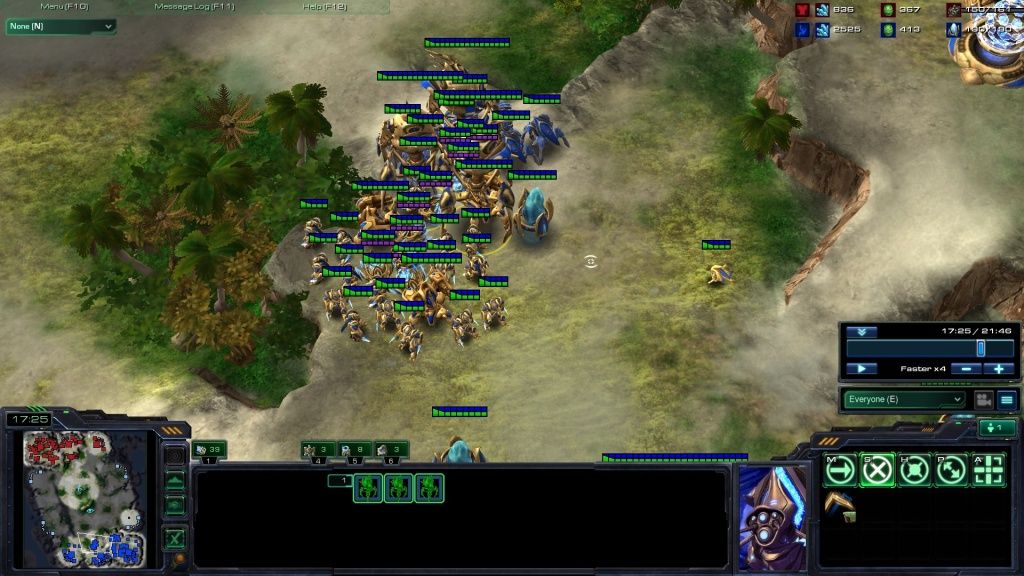Select control group 1 with 39 units
Image resolution: width=1024 pixels, height=576 pixels.
coord(210,450)
